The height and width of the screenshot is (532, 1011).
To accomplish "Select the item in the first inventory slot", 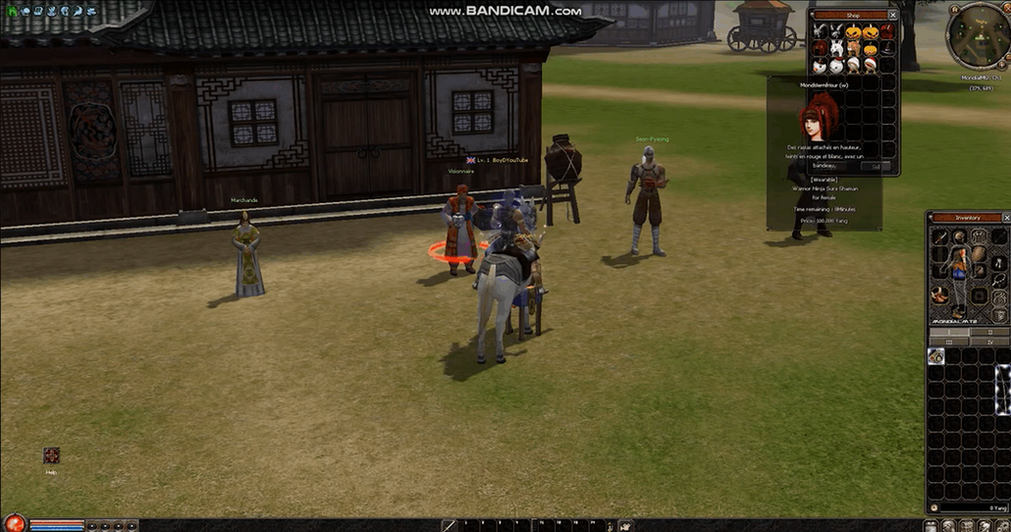I will (937, 356).
